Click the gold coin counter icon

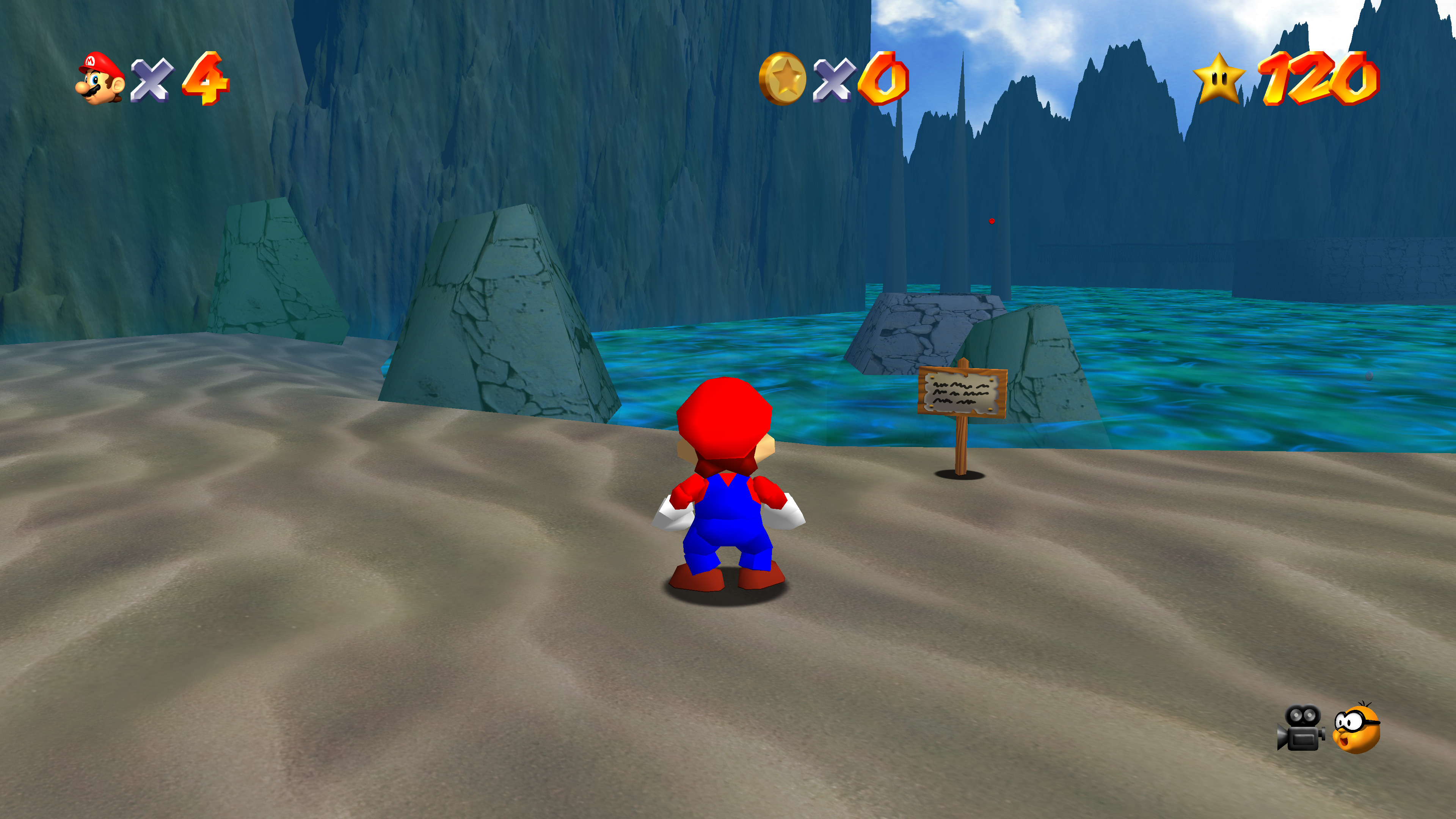[x=783, y=78]
